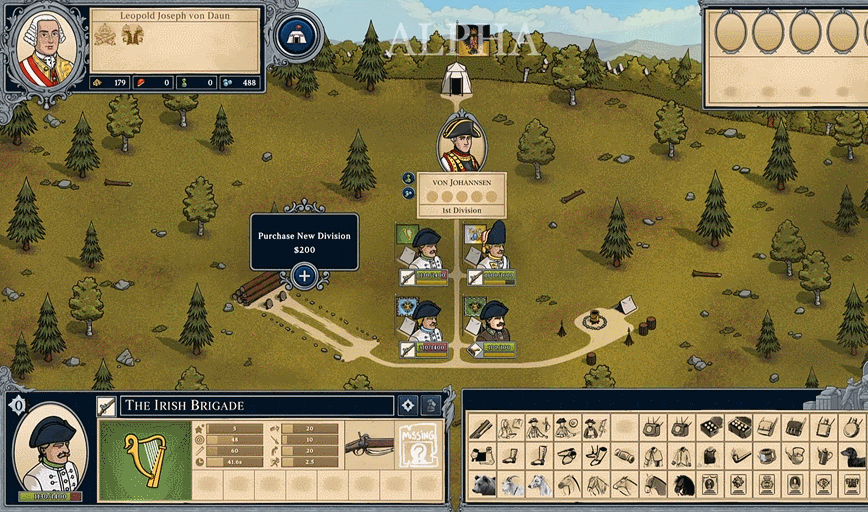Click the plus button to purchase a new division
The image size is (868, 512).
click(x=304, y=275)
